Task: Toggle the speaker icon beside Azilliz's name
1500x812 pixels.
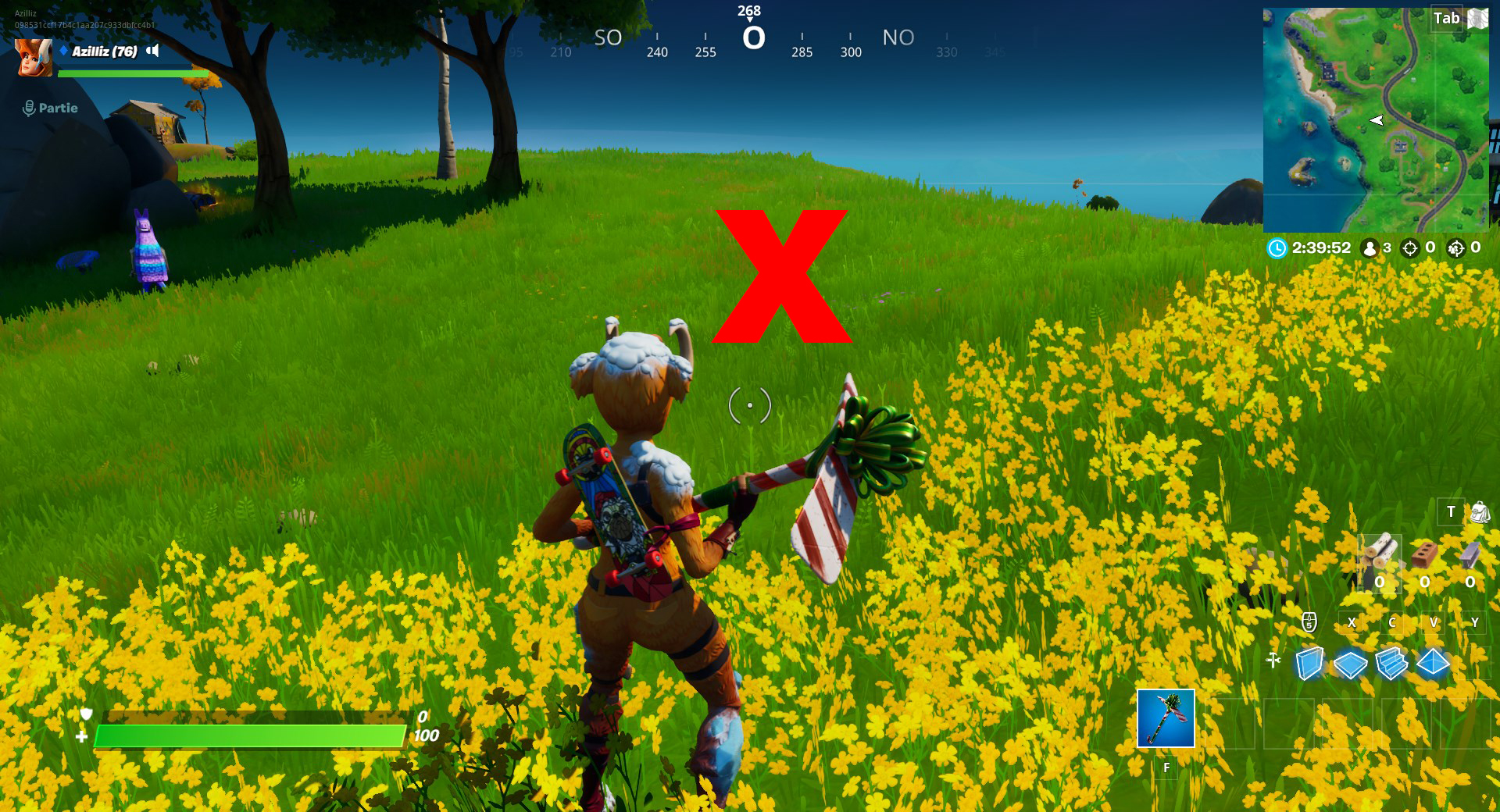Action: click(x=153, y=51)
